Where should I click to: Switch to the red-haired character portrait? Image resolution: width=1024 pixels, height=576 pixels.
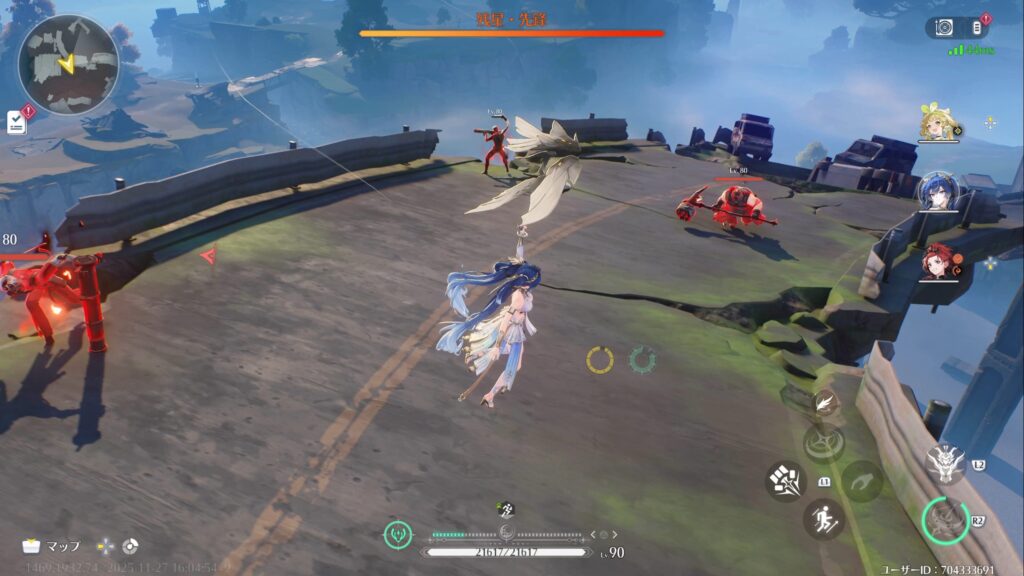pyautogui.click(x=938, y=260)
